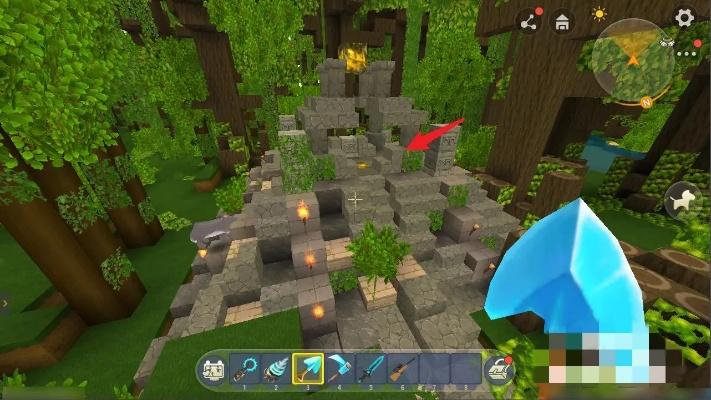Viewport: 711px width, 400px height.
Task: Open the backpack inventory button
Action: point(497,370)
